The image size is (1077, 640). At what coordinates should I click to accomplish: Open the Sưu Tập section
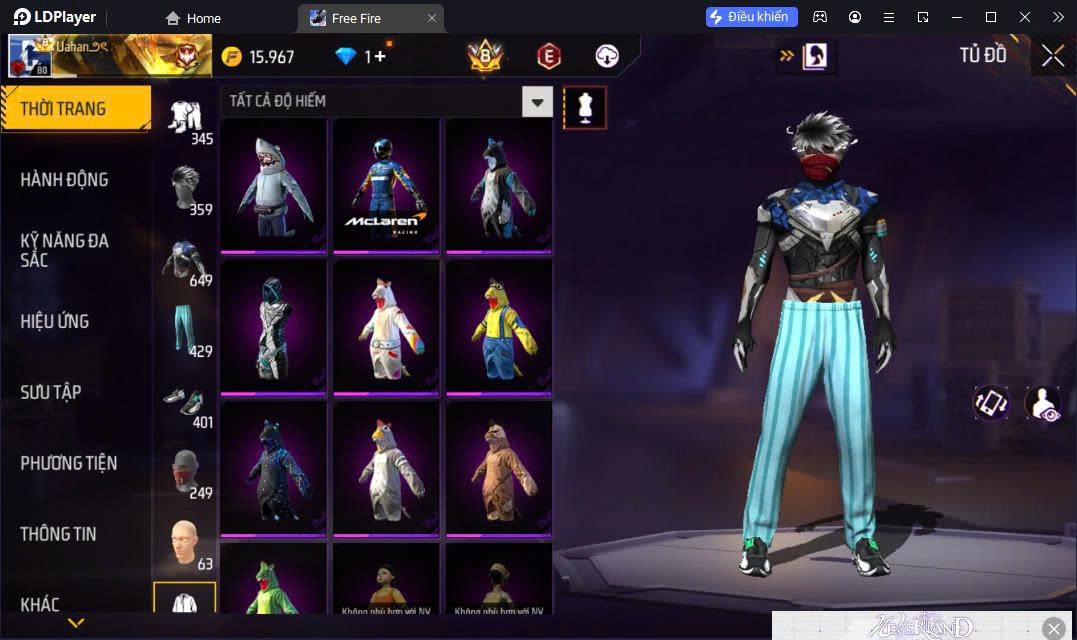(51, 392)
